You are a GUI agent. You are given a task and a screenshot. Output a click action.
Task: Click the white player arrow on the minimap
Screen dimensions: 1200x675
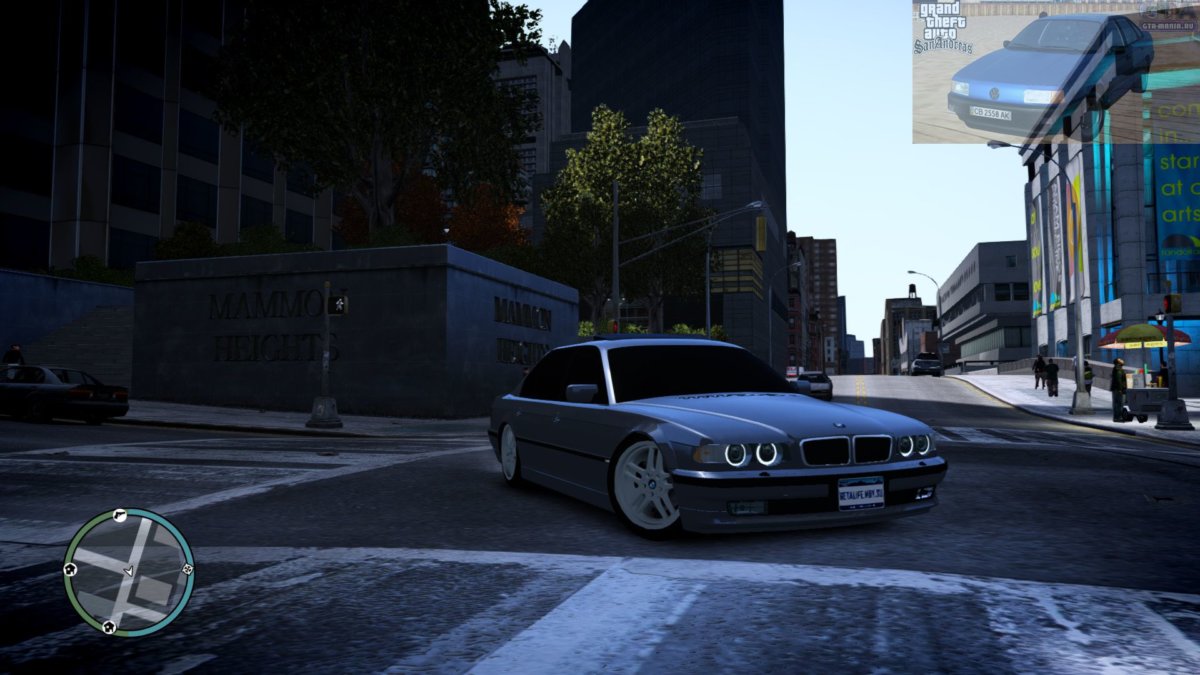pos(128,570)
